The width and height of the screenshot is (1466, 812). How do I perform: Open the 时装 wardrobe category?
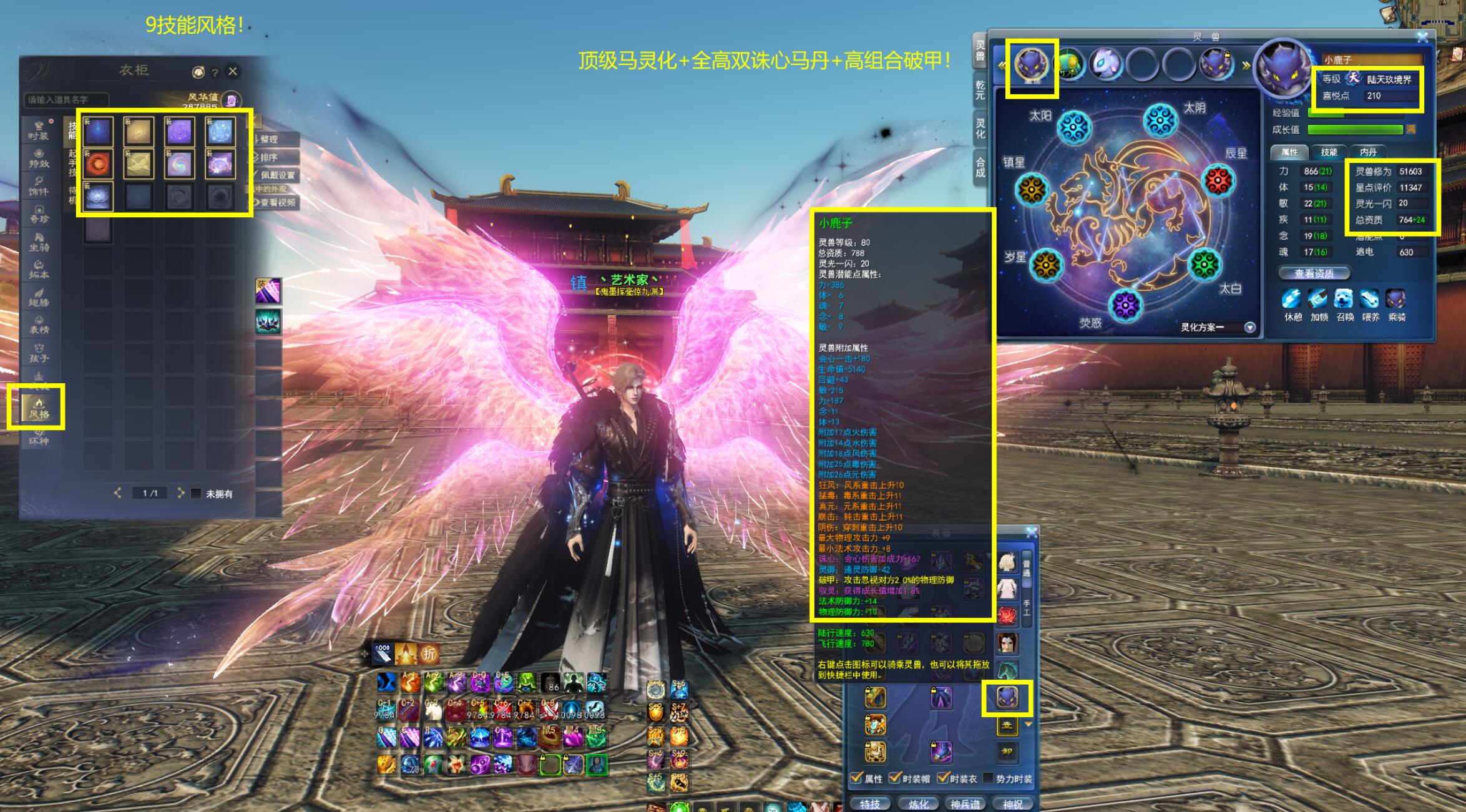[x=38, y=130]
